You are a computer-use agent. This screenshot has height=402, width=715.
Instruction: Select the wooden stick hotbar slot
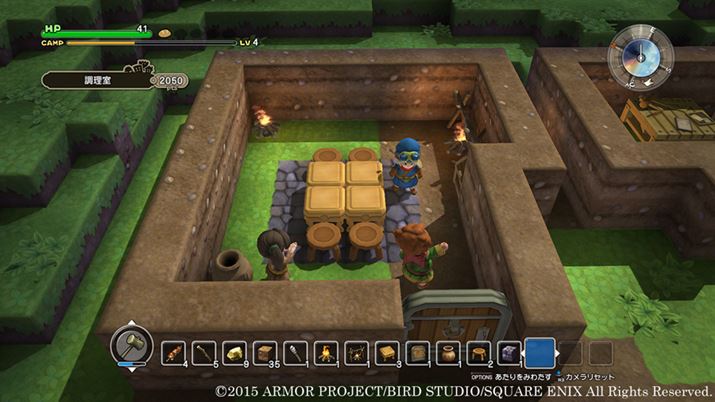203,352
